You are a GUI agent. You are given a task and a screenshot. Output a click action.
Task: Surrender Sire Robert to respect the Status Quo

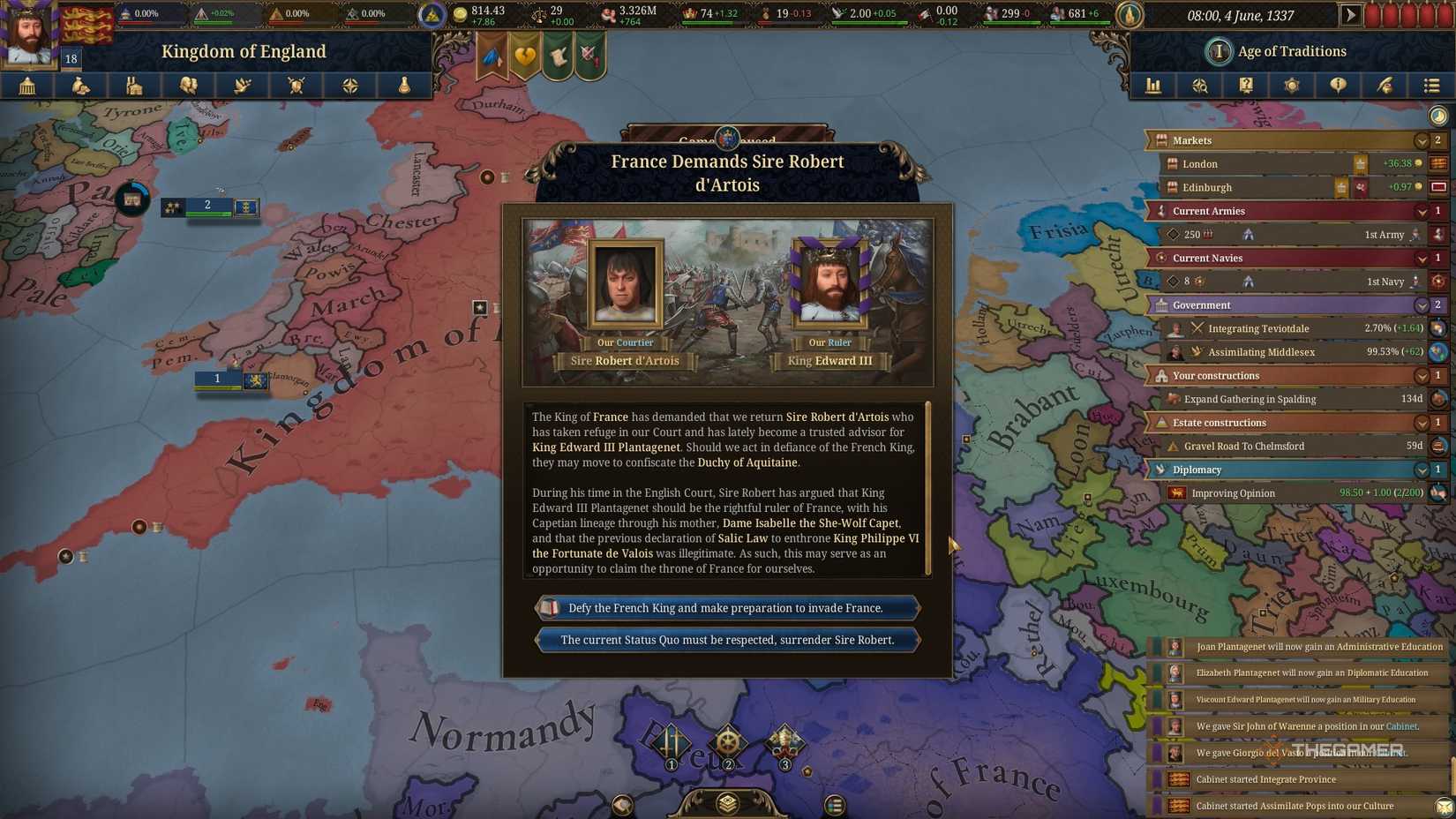726,640
